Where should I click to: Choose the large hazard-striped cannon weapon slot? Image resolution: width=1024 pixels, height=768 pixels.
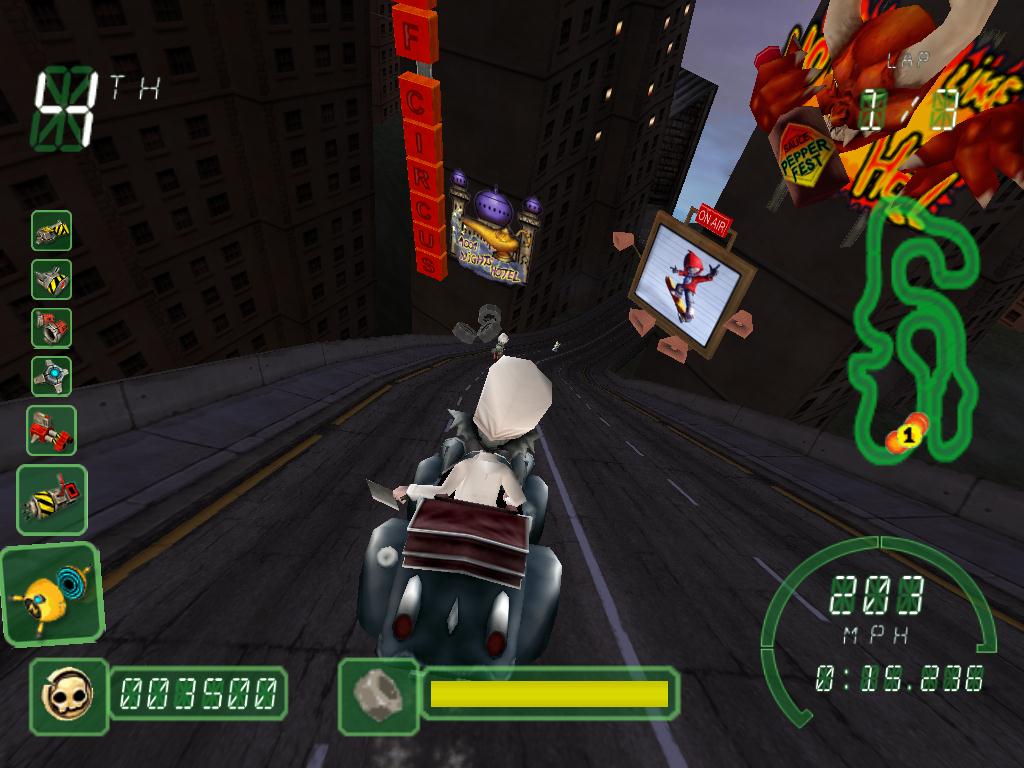(52, 499)
